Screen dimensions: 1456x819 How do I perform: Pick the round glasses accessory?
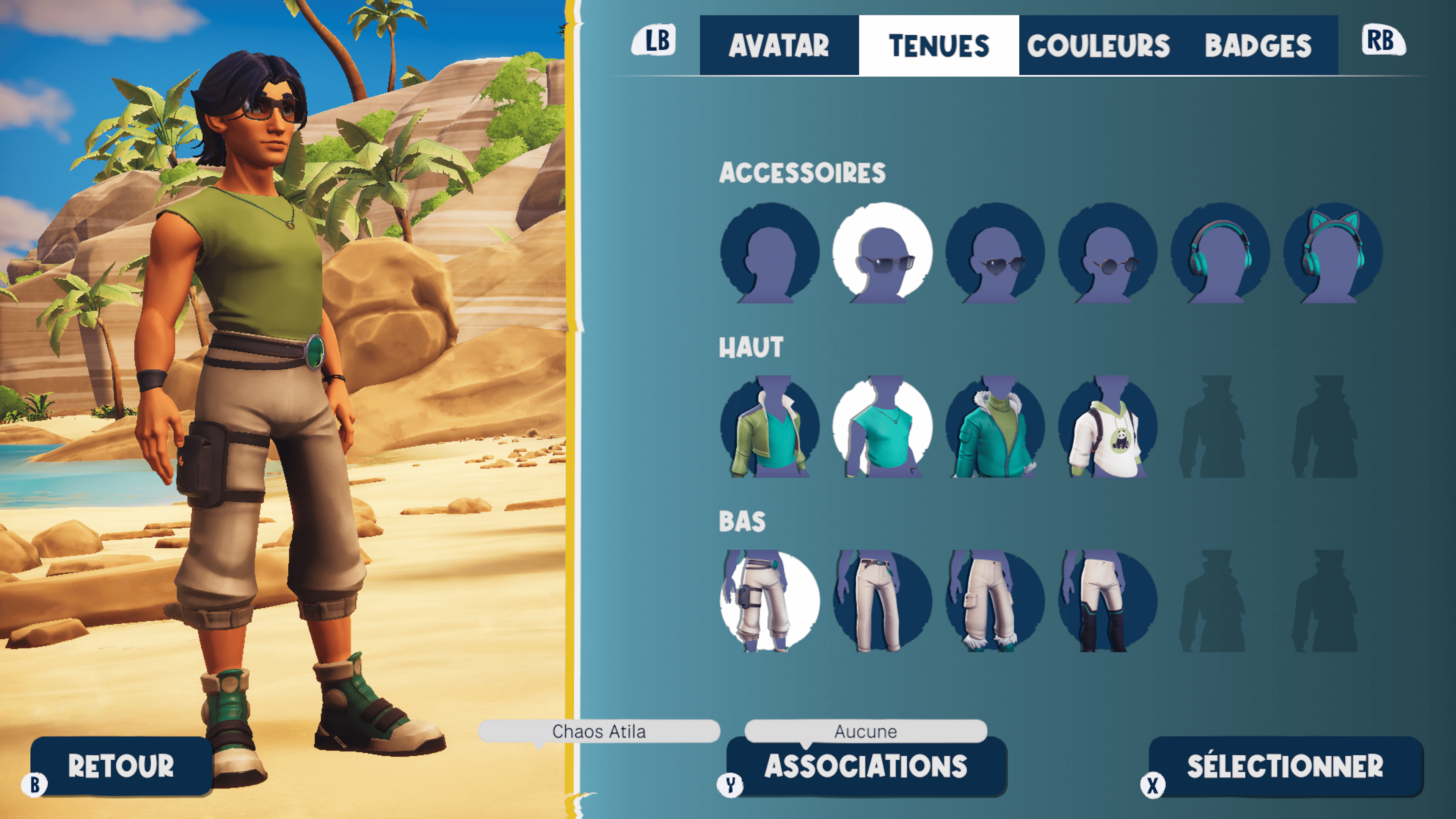[1107, 253]
